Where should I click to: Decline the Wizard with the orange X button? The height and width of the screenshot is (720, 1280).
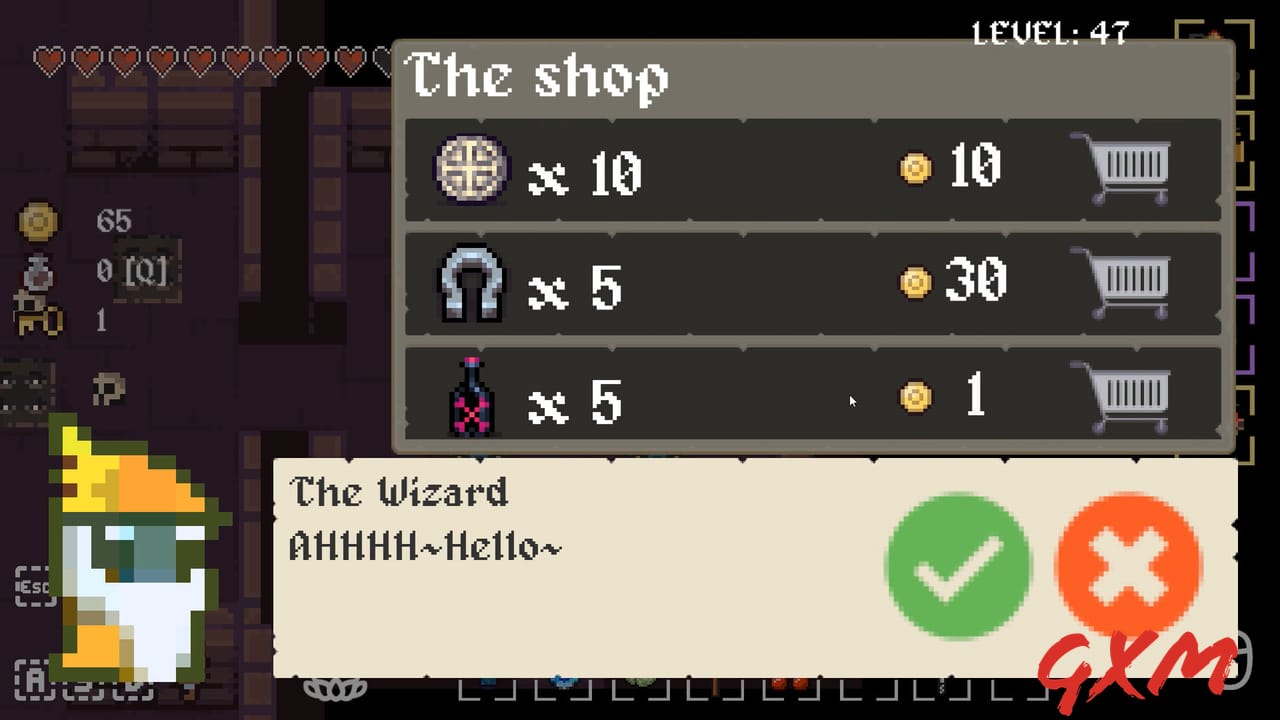pyautogui.click(x=1127, y=565)
